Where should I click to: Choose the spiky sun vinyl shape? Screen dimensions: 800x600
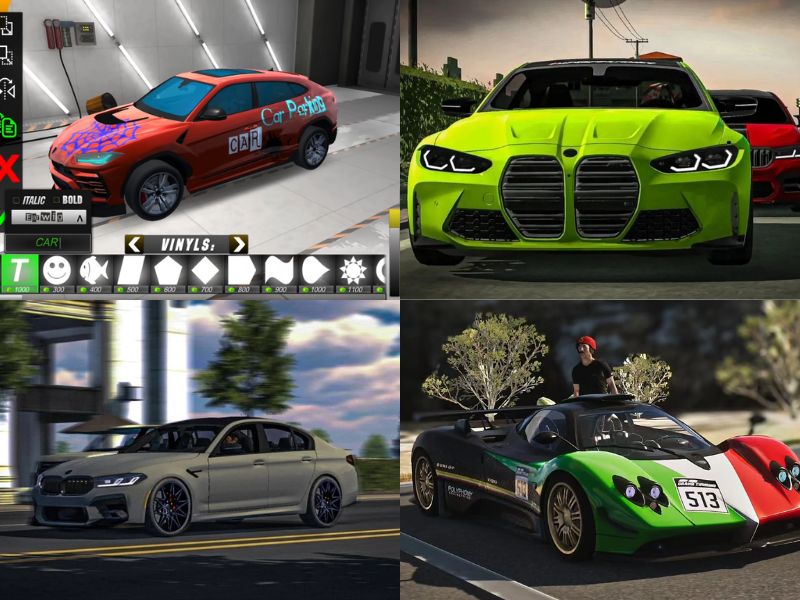(350, 271)
